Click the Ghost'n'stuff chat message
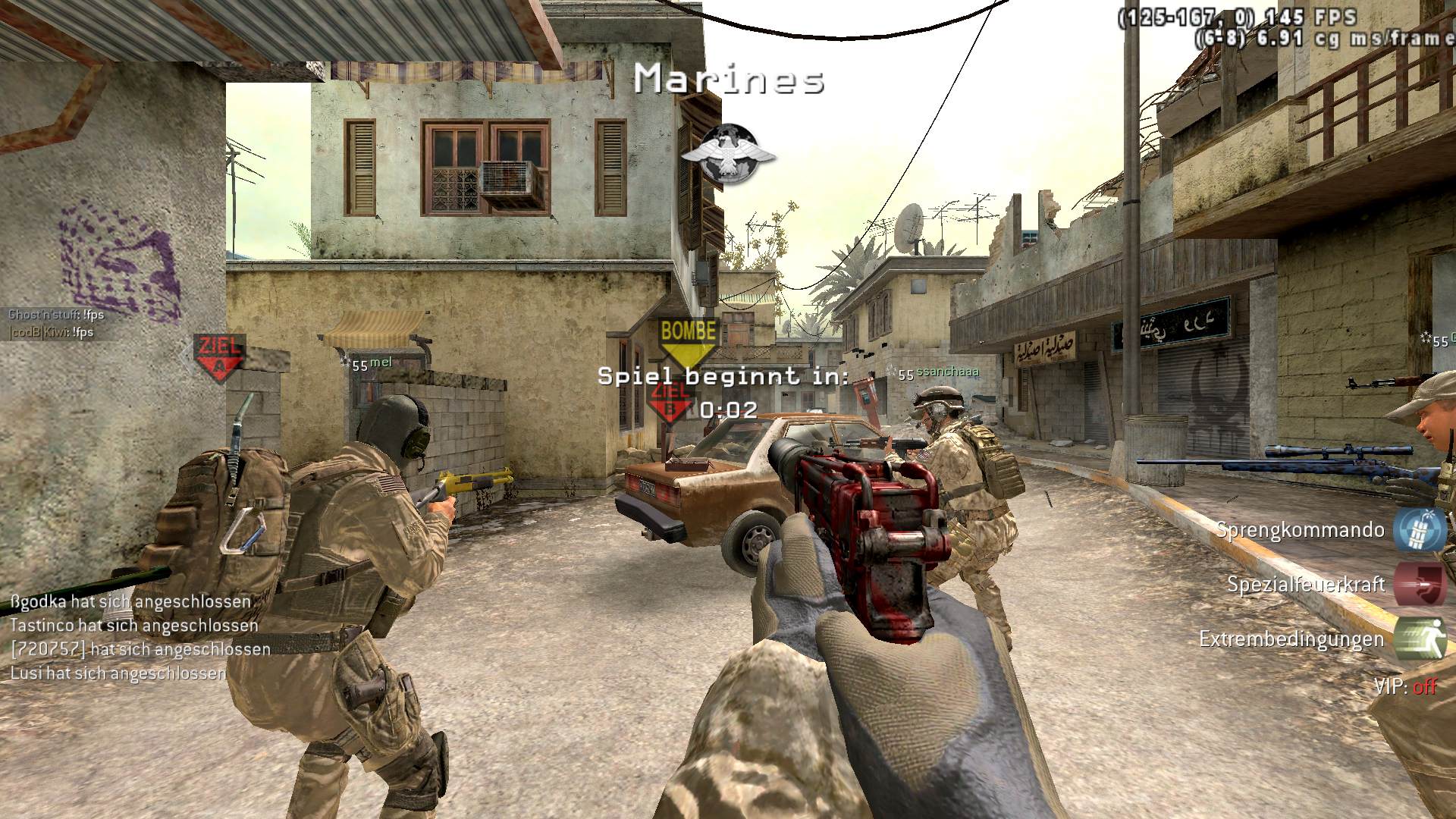The image size is (1456, 819). (x=56, y=315)
